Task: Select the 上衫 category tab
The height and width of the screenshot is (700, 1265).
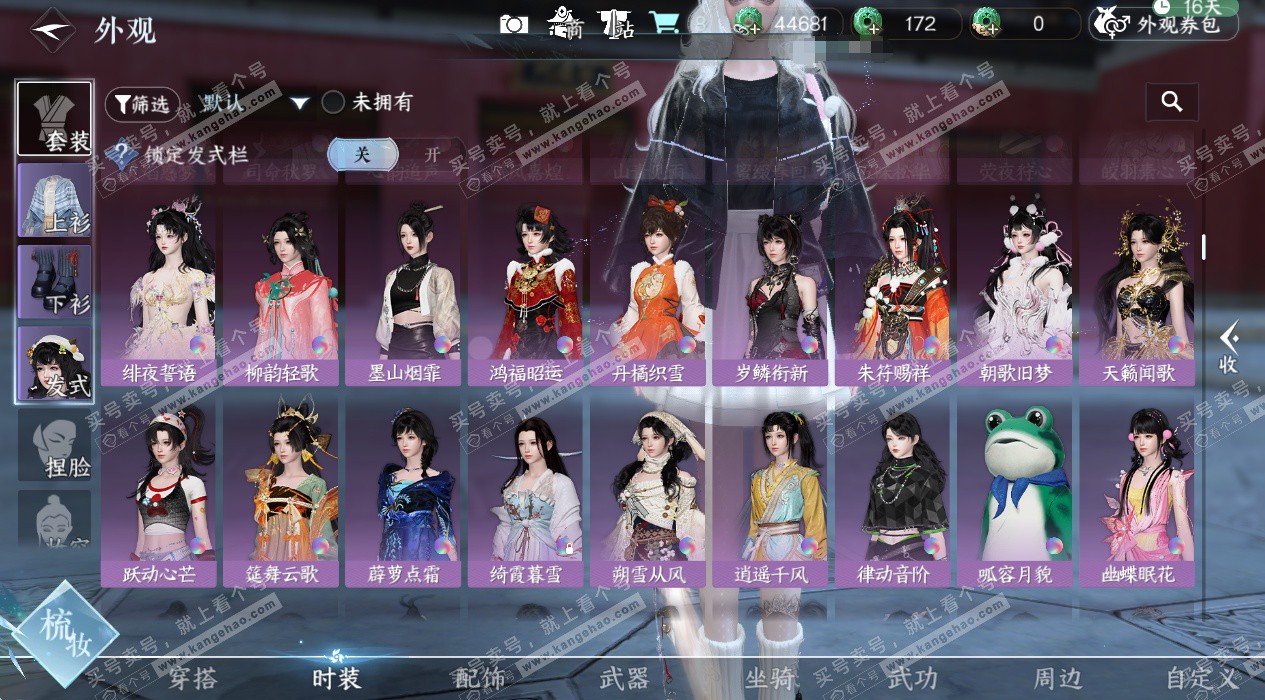Action: click(x=55, y=200)
